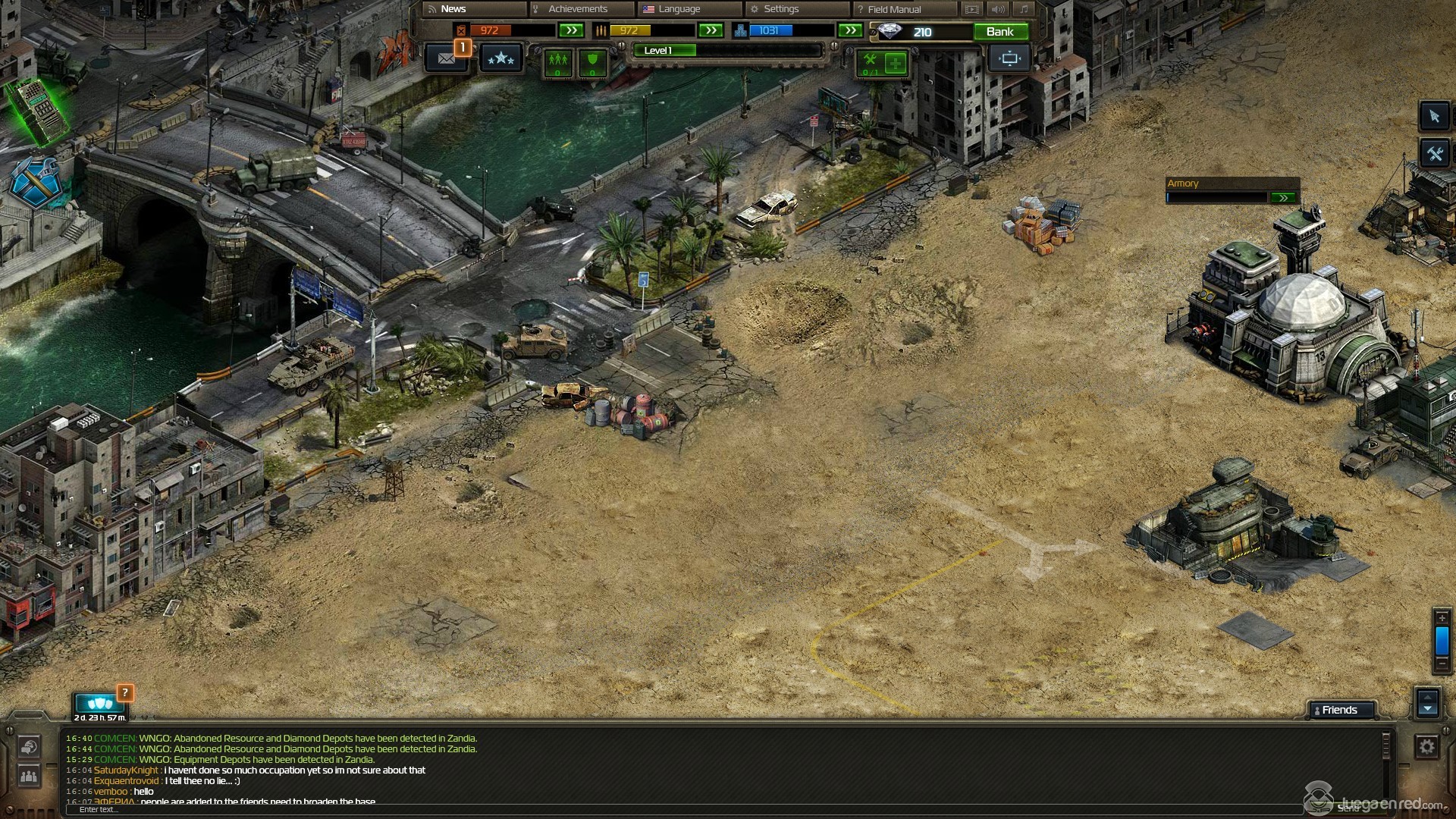This screenshot has width=1456, height=819.
Task: Toggle sound effects with the speaker icon
Action: tap(998, 9)
